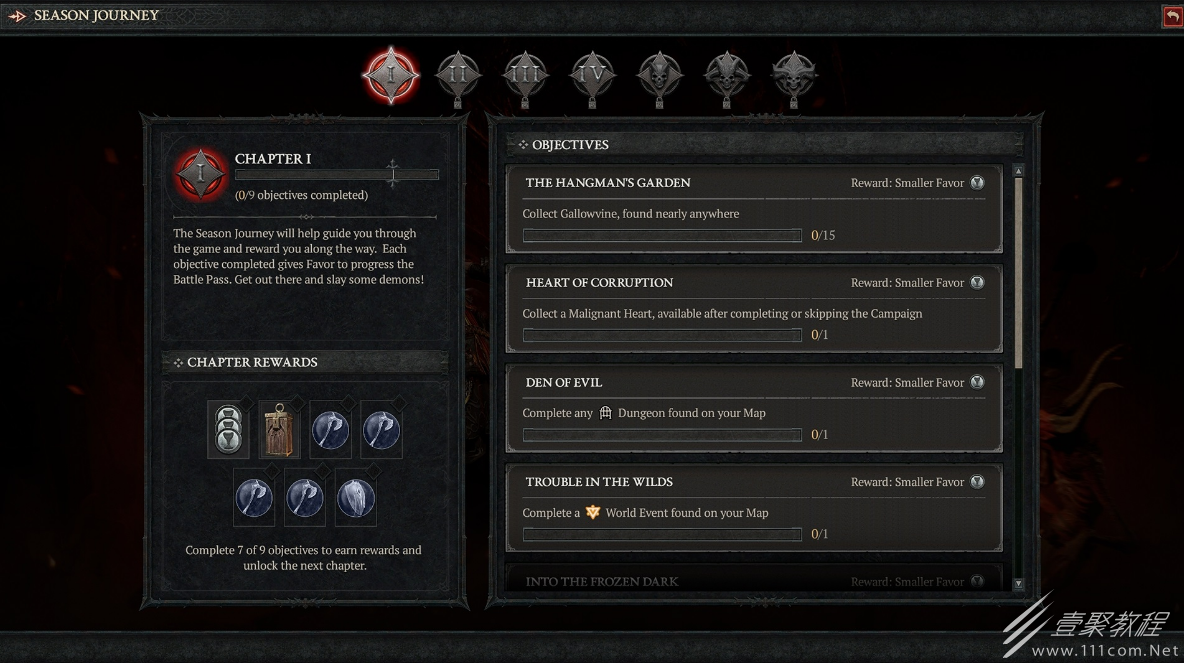
Task: Inspect the silver coins chapter reward
Action: (x=228, y=431)
